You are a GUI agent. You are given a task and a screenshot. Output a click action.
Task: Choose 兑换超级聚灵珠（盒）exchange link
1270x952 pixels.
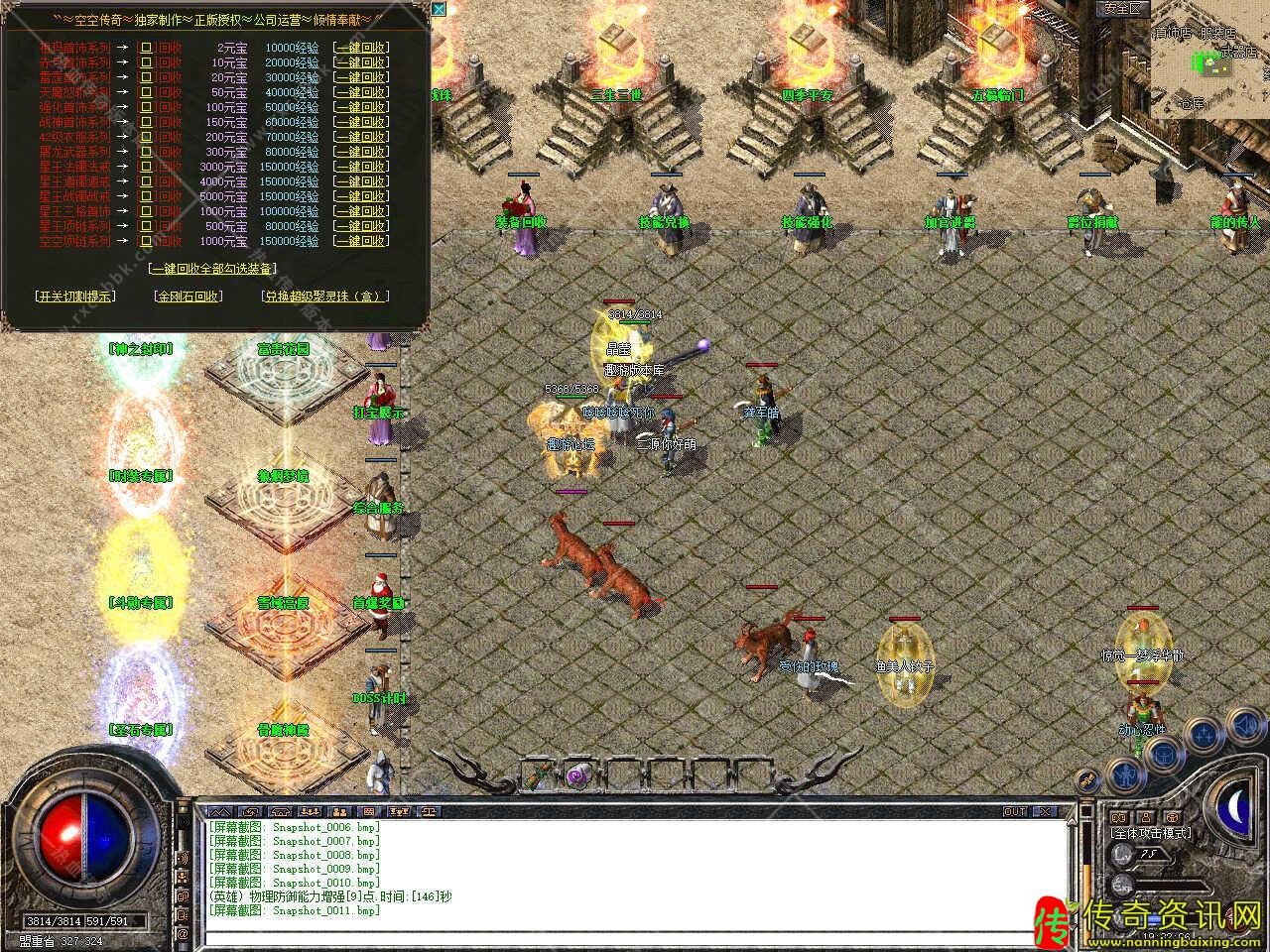click(325, 296)
